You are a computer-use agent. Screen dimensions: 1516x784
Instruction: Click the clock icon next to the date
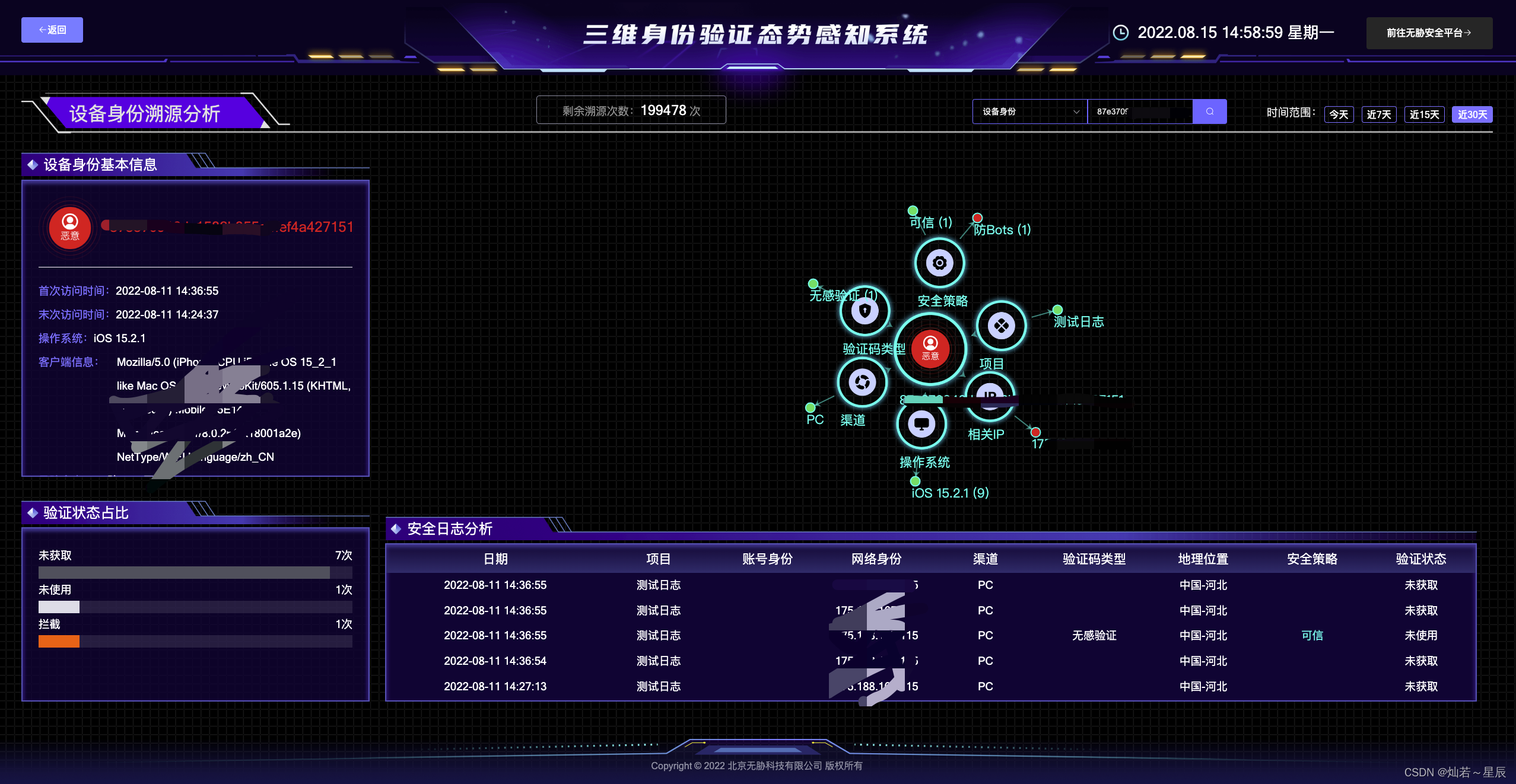pyautogui.click(x=1120, y=33)
